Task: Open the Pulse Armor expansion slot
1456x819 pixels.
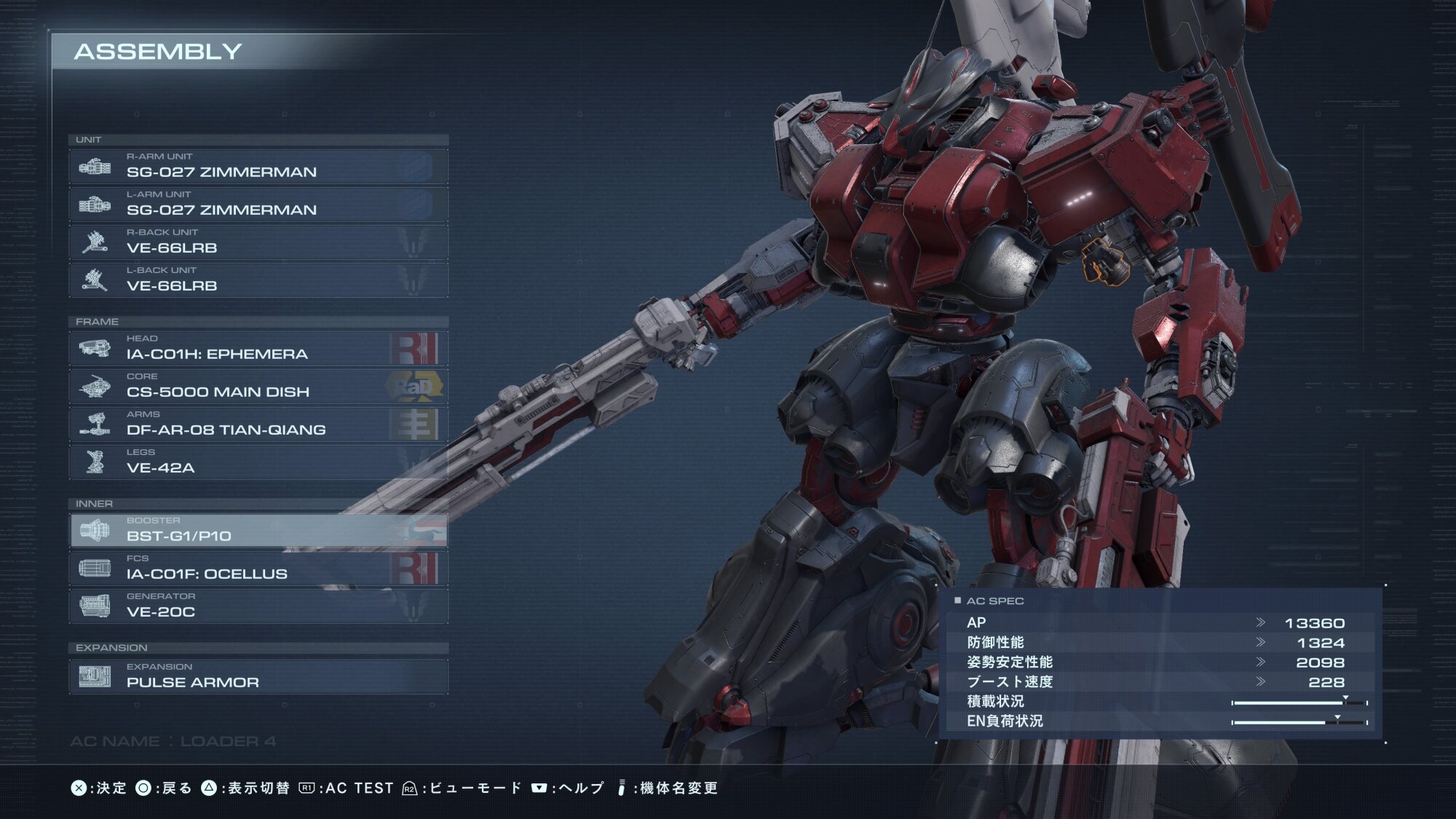Action: (x=258, y=677)
